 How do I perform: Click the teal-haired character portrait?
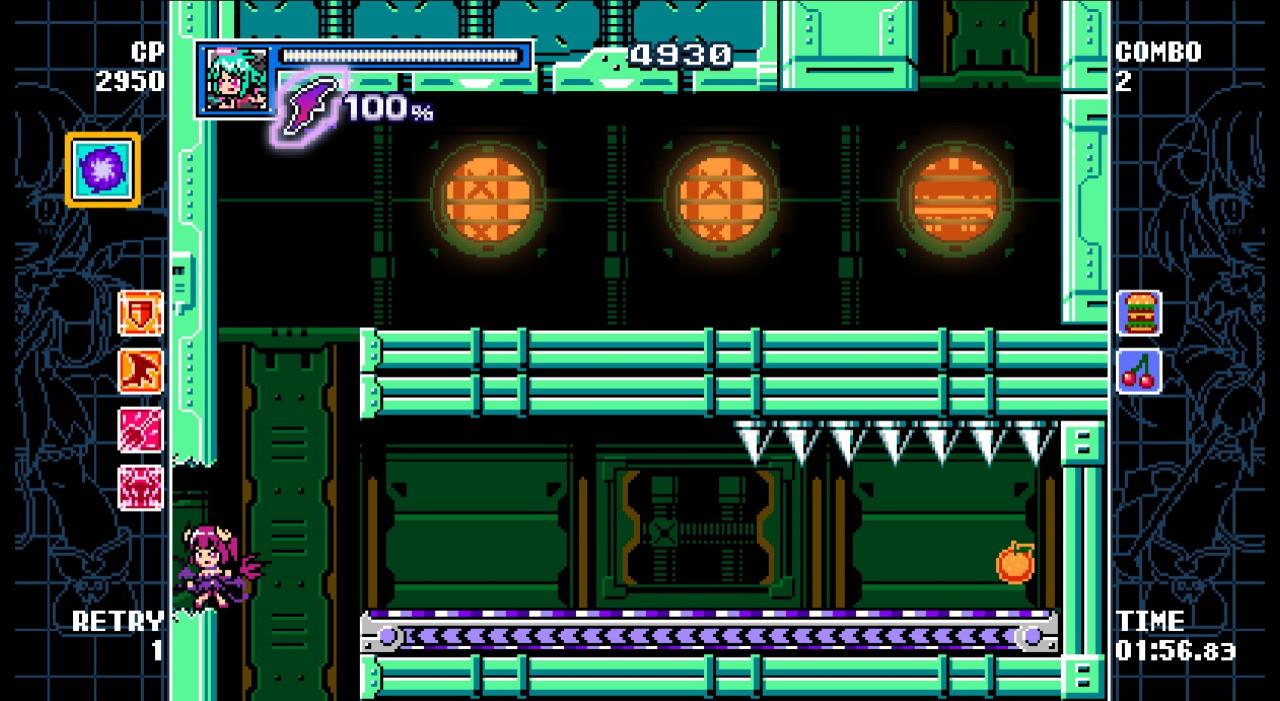tap(238, 79)
